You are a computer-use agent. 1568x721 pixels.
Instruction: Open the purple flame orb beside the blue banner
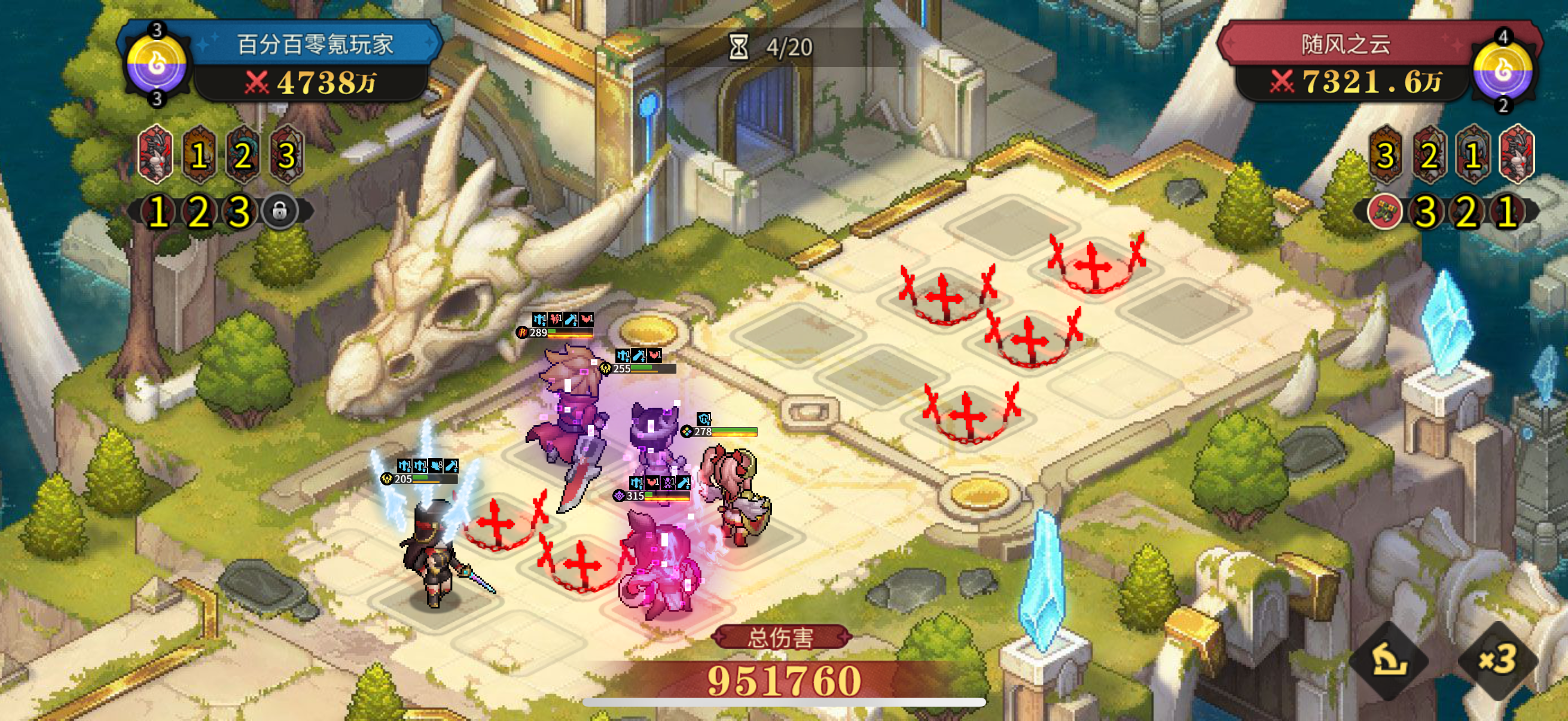(157, 63)
